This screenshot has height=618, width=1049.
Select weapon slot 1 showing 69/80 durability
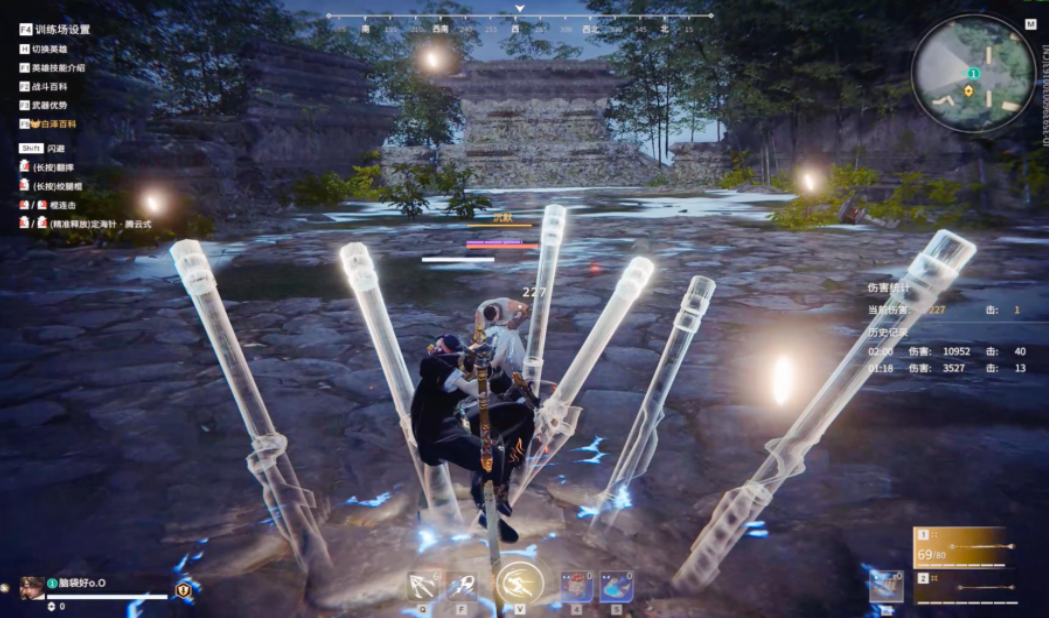tap(960, 547)
